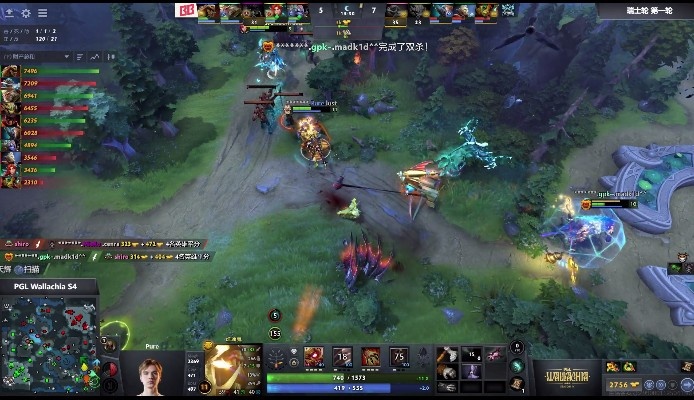This screenshot has height=400, width=694.
Task: Select the top-left inventory item slot
Action: [x=450, y=355]
